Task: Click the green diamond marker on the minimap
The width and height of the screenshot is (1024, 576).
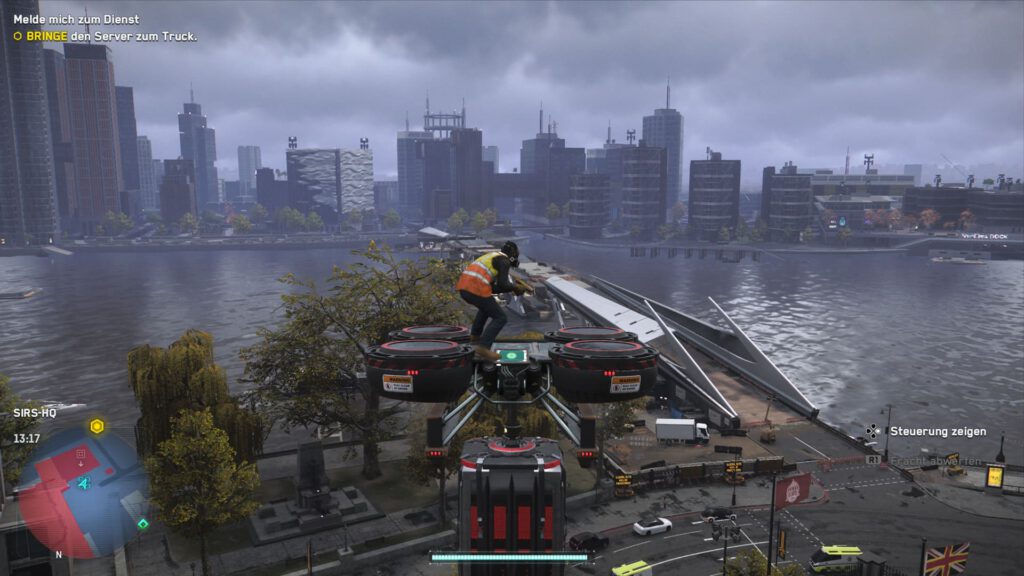Action: pos(143,523)
